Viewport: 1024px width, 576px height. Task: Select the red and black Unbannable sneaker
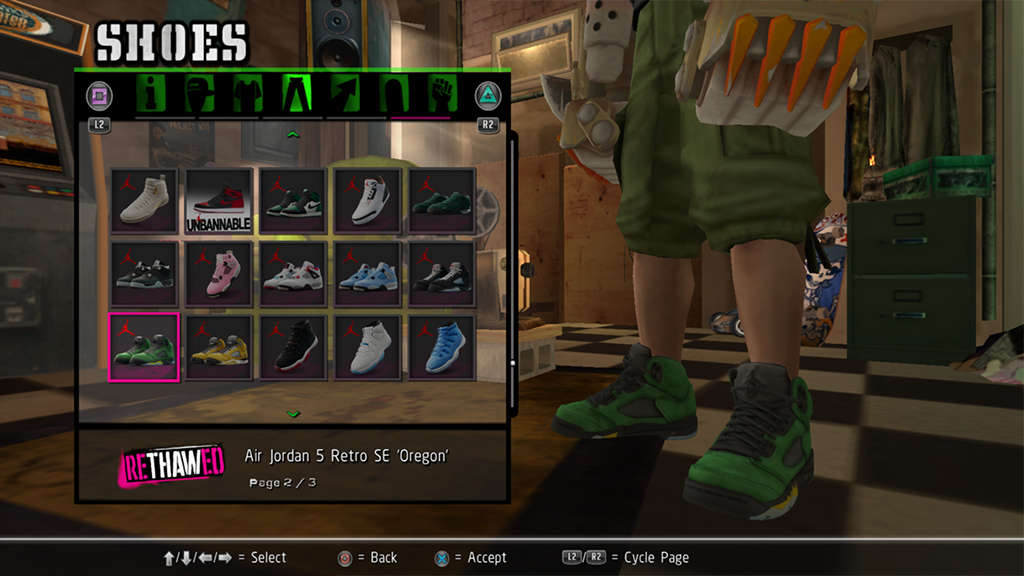pos(217,201)
